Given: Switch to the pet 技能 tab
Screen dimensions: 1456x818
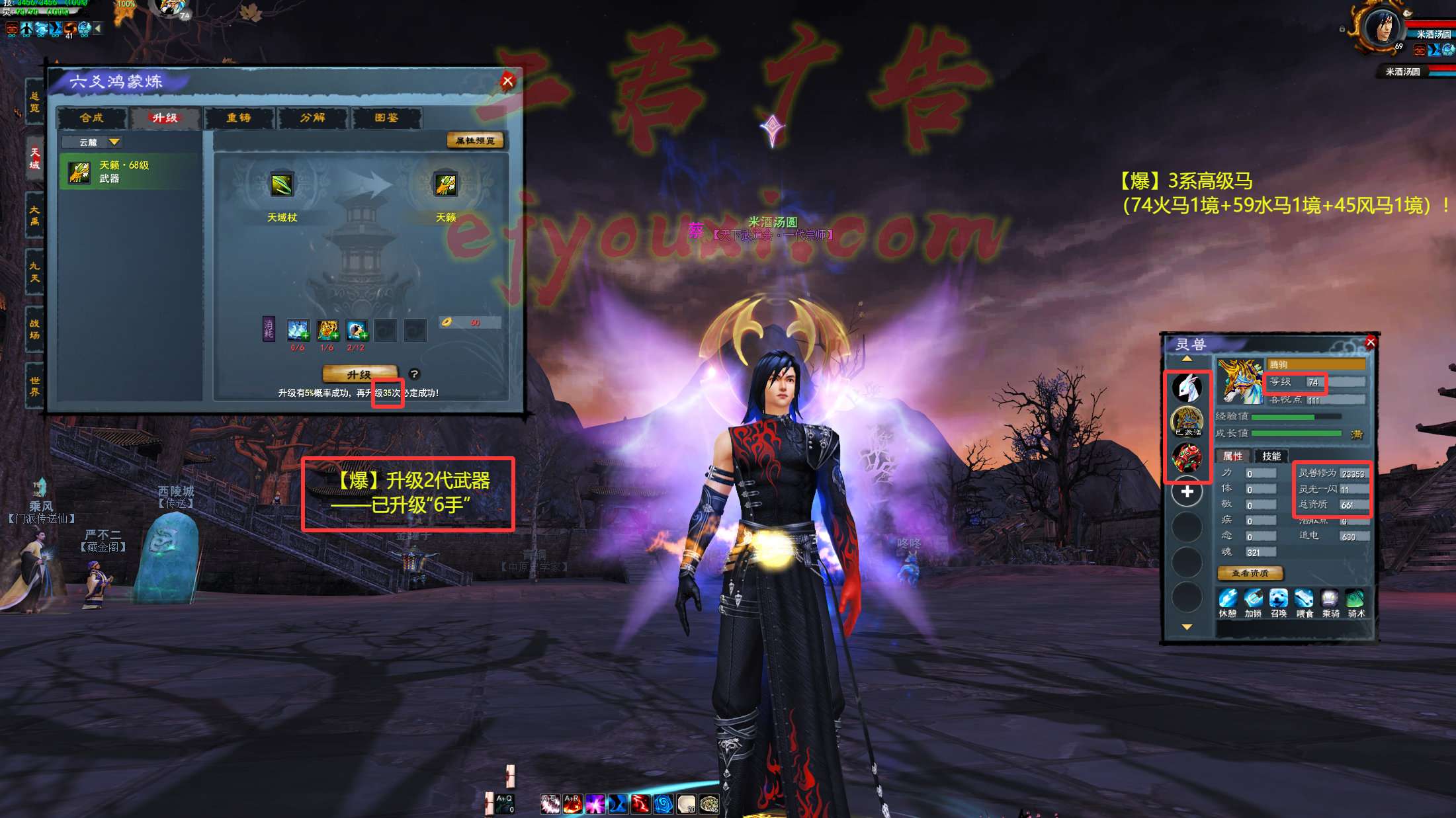Looking at the screenshot, I should (x=1271, y=456).
